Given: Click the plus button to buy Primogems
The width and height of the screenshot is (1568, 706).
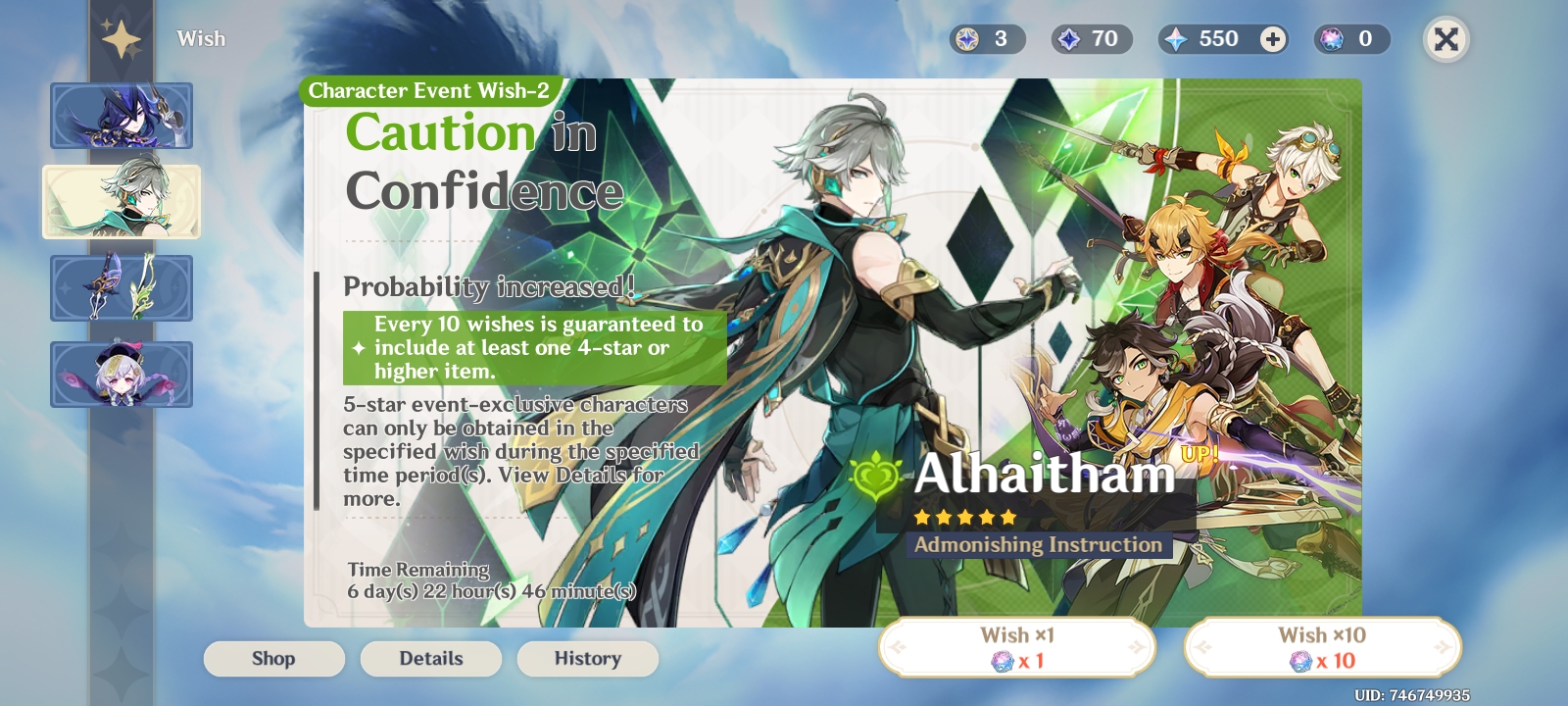Looking at the screenshot, I should 1271,39.
